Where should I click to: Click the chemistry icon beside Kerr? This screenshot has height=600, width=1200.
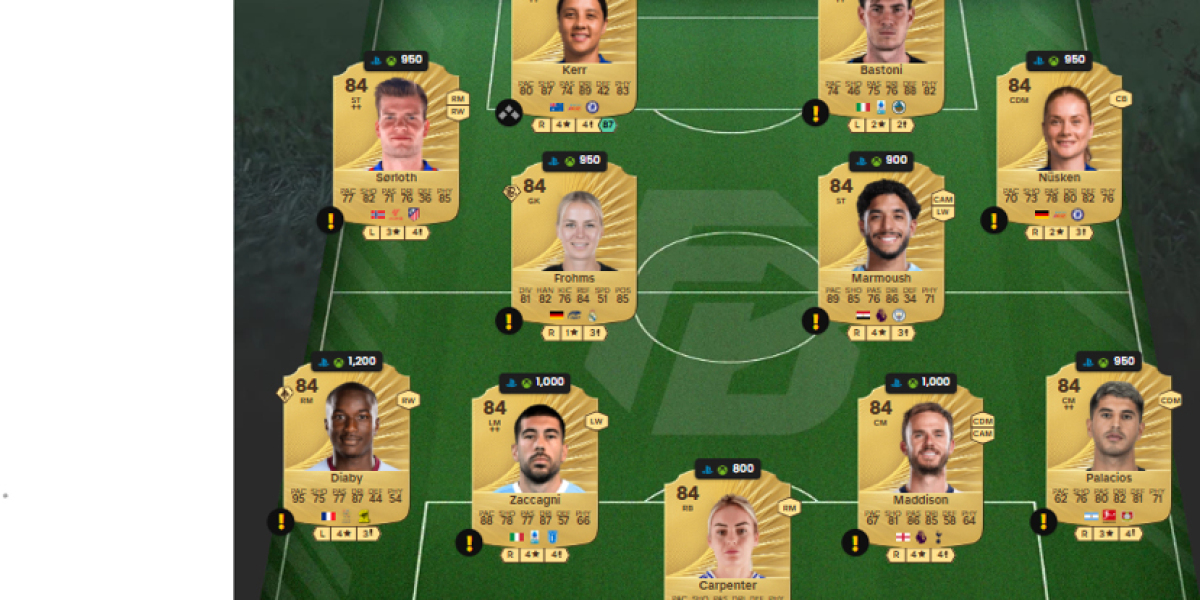(509, 112)
